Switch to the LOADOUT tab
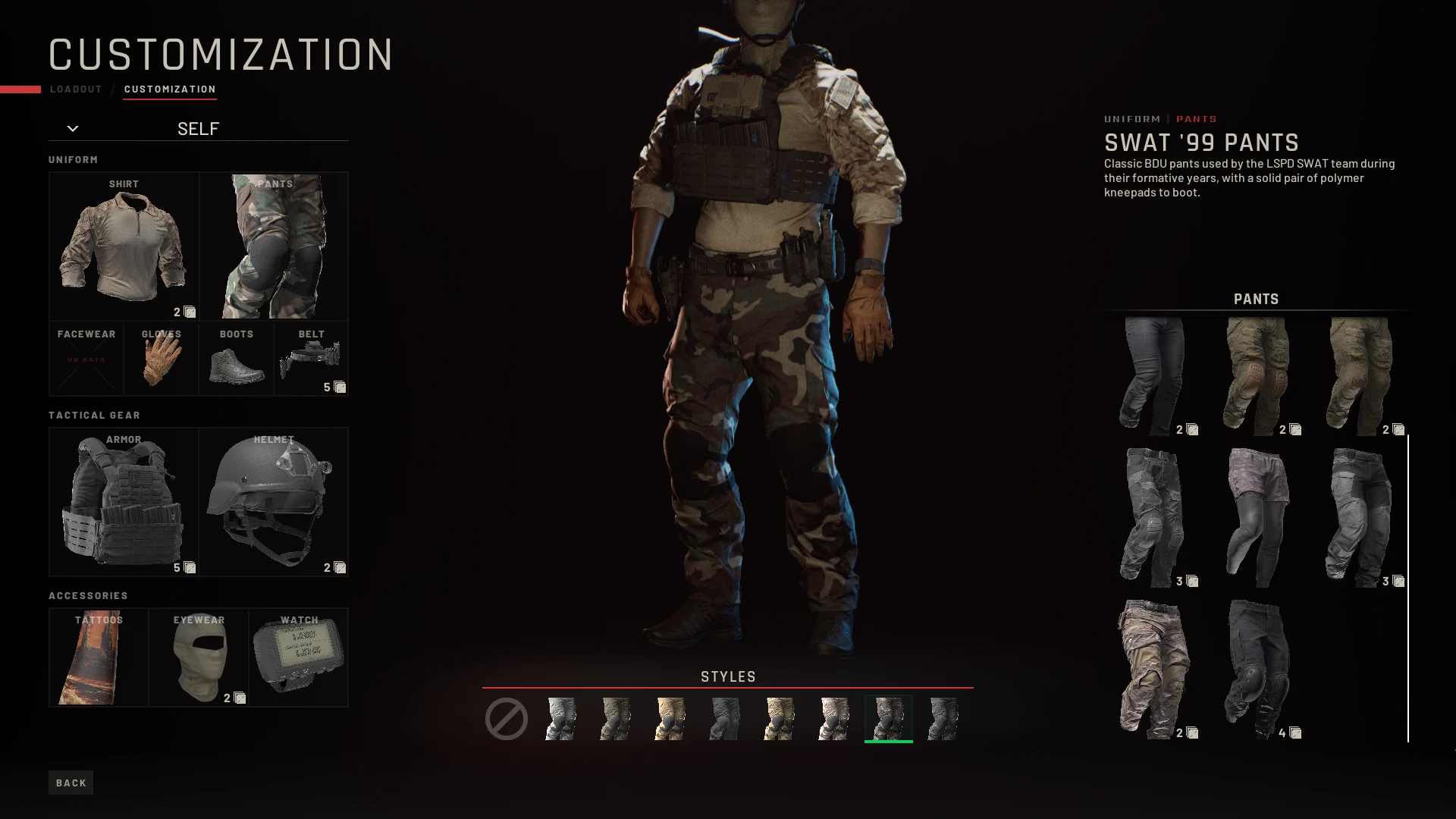The width and height of the screenshot is (1456, 819). (x=75, y=89)
